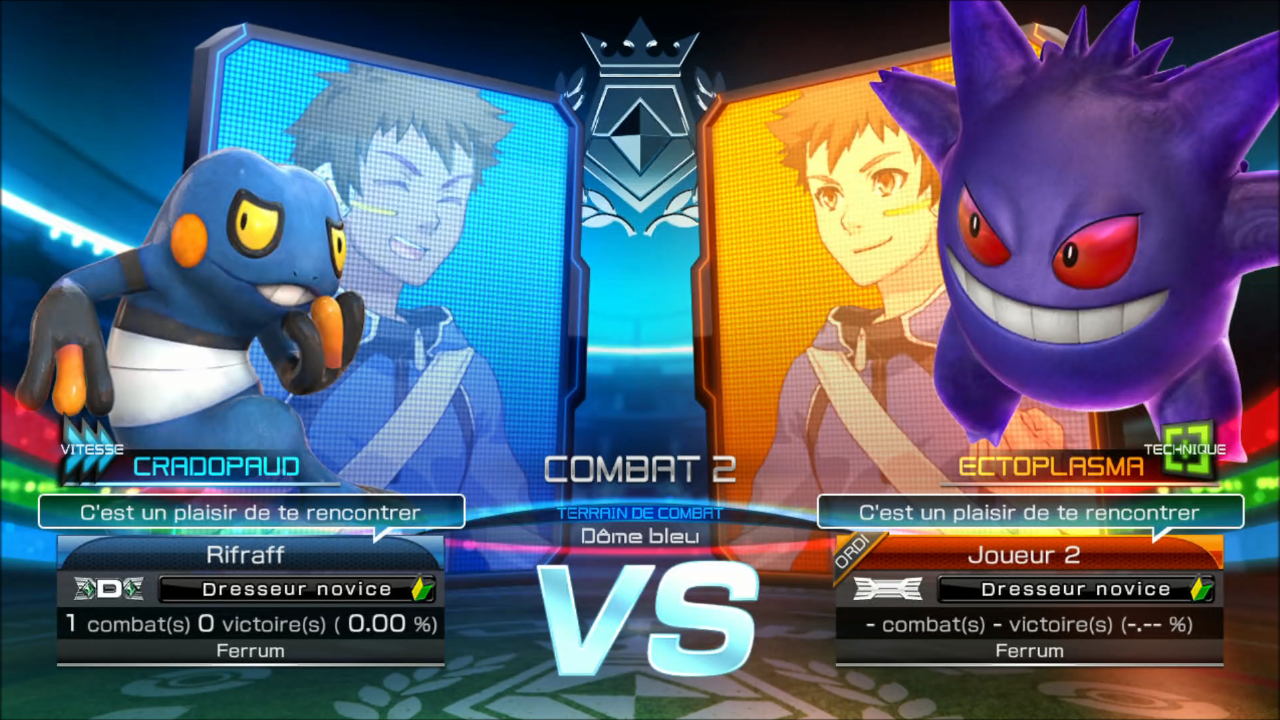1280x720 pixels.
Task: Click the Joueur 2 player name panel
Action: pos(1030,554)
